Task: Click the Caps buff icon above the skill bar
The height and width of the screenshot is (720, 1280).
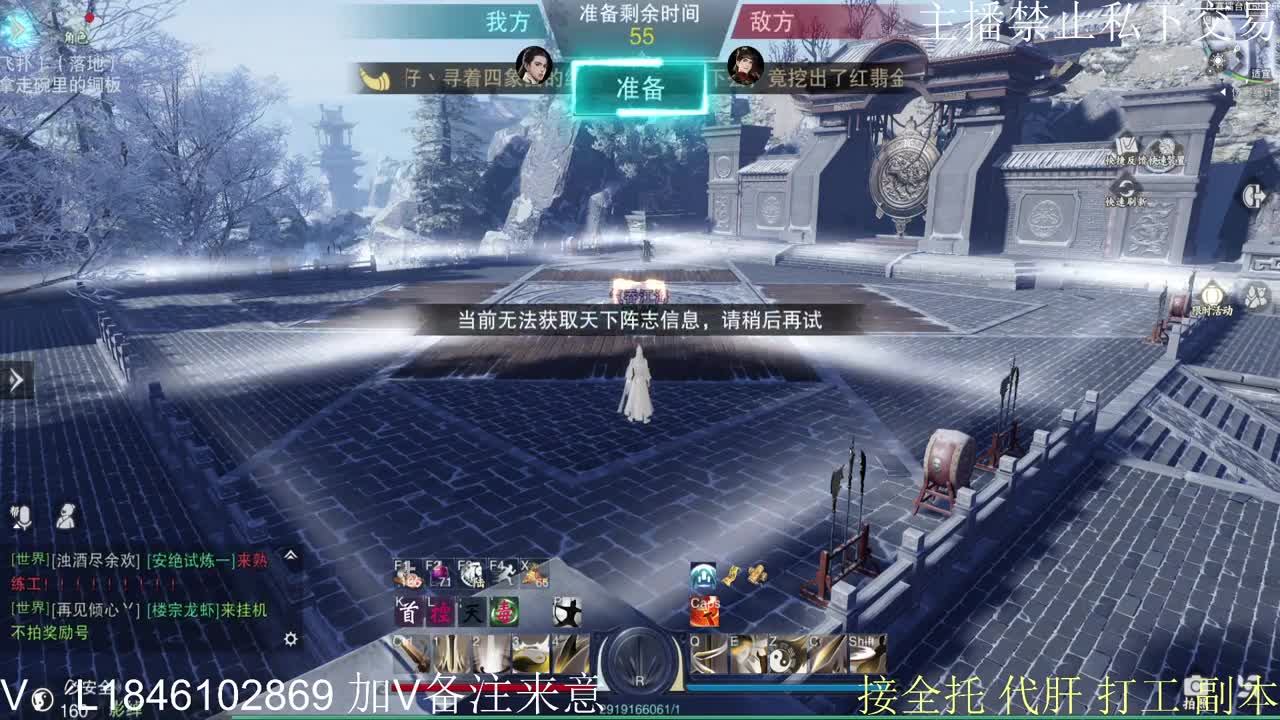Action: point(705,613)
